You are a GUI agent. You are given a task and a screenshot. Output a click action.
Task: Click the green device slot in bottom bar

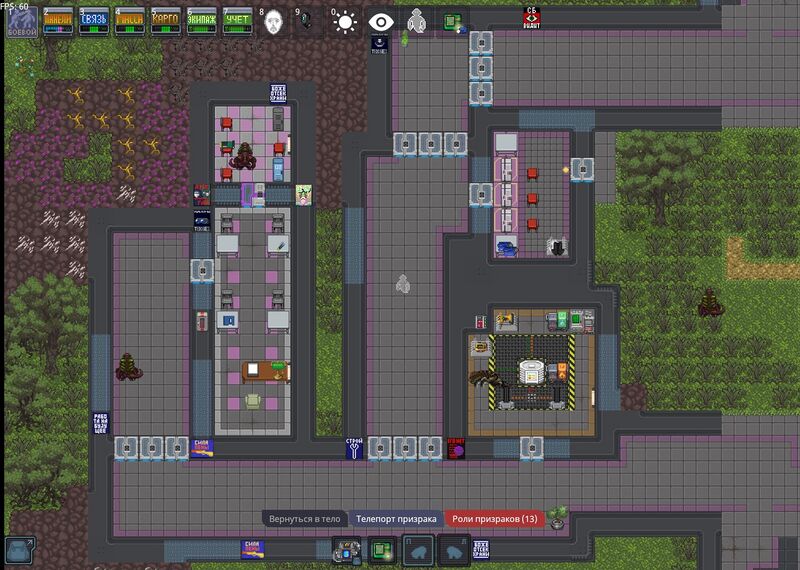[x=382, y=551]
